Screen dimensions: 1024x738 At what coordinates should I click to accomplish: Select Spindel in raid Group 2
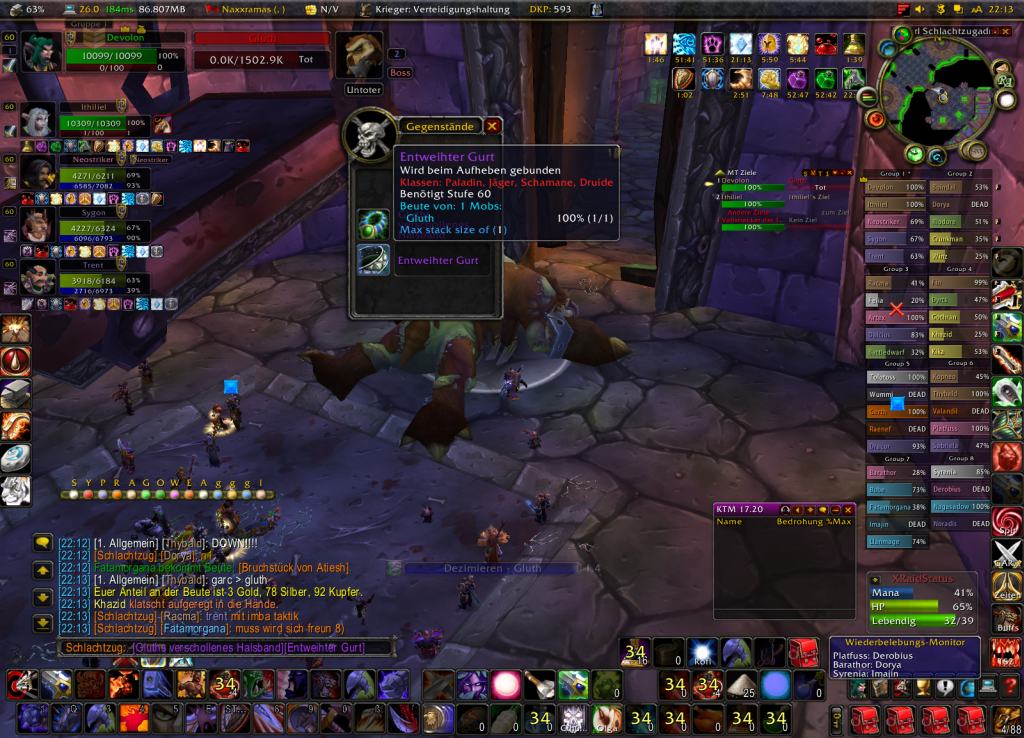coord(945,187)
